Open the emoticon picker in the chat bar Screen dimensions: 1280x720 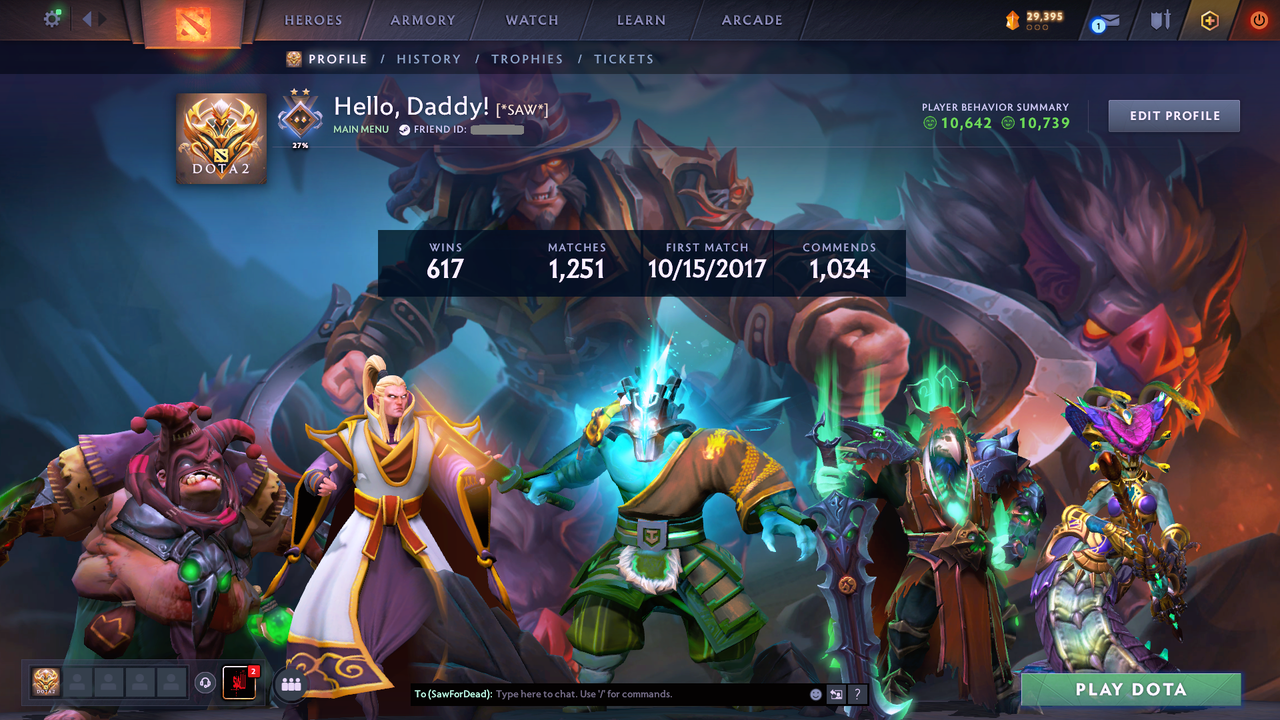(x=816, y=693)
